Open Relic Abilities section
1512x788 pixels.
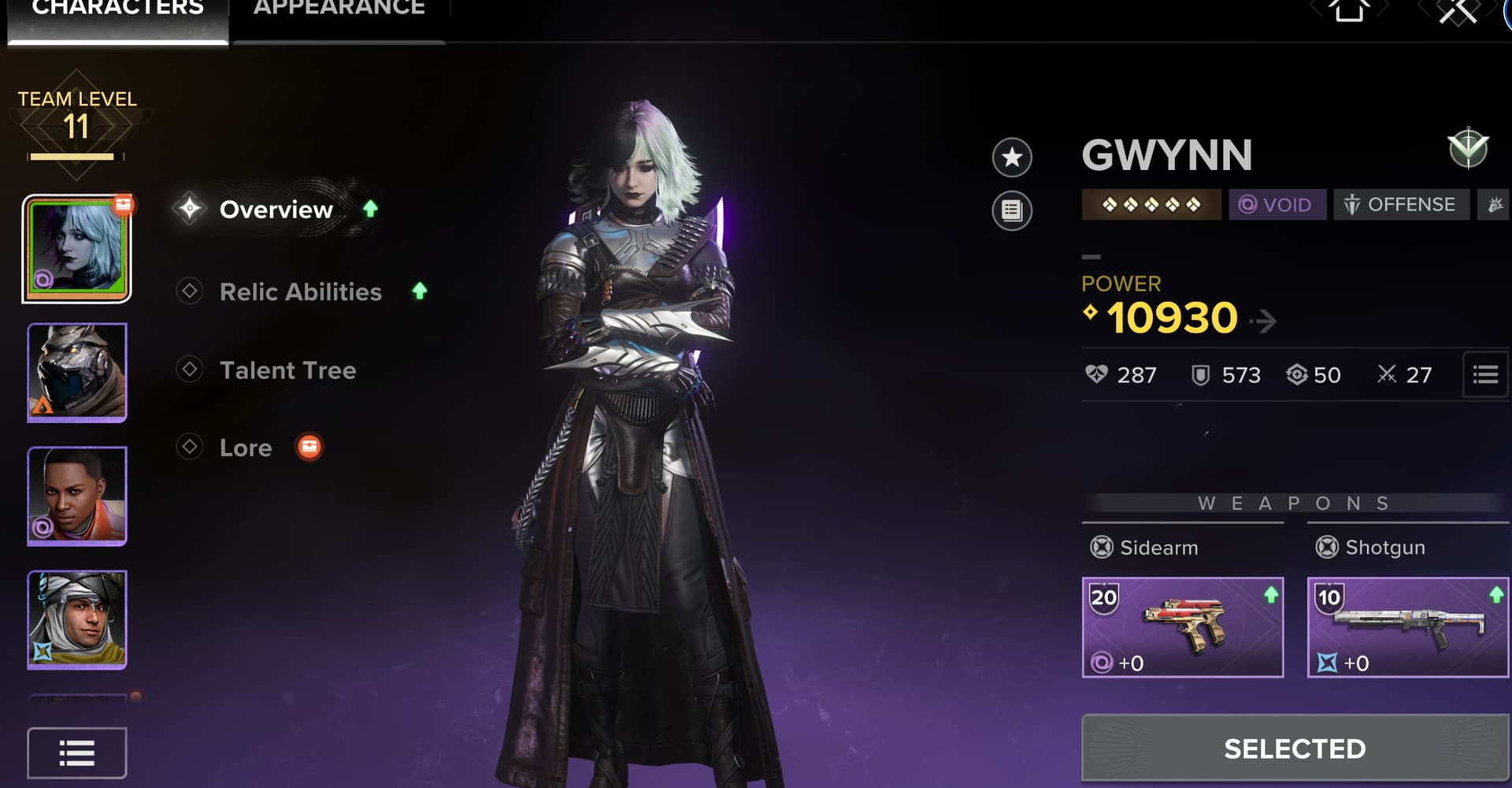(300, 292)
